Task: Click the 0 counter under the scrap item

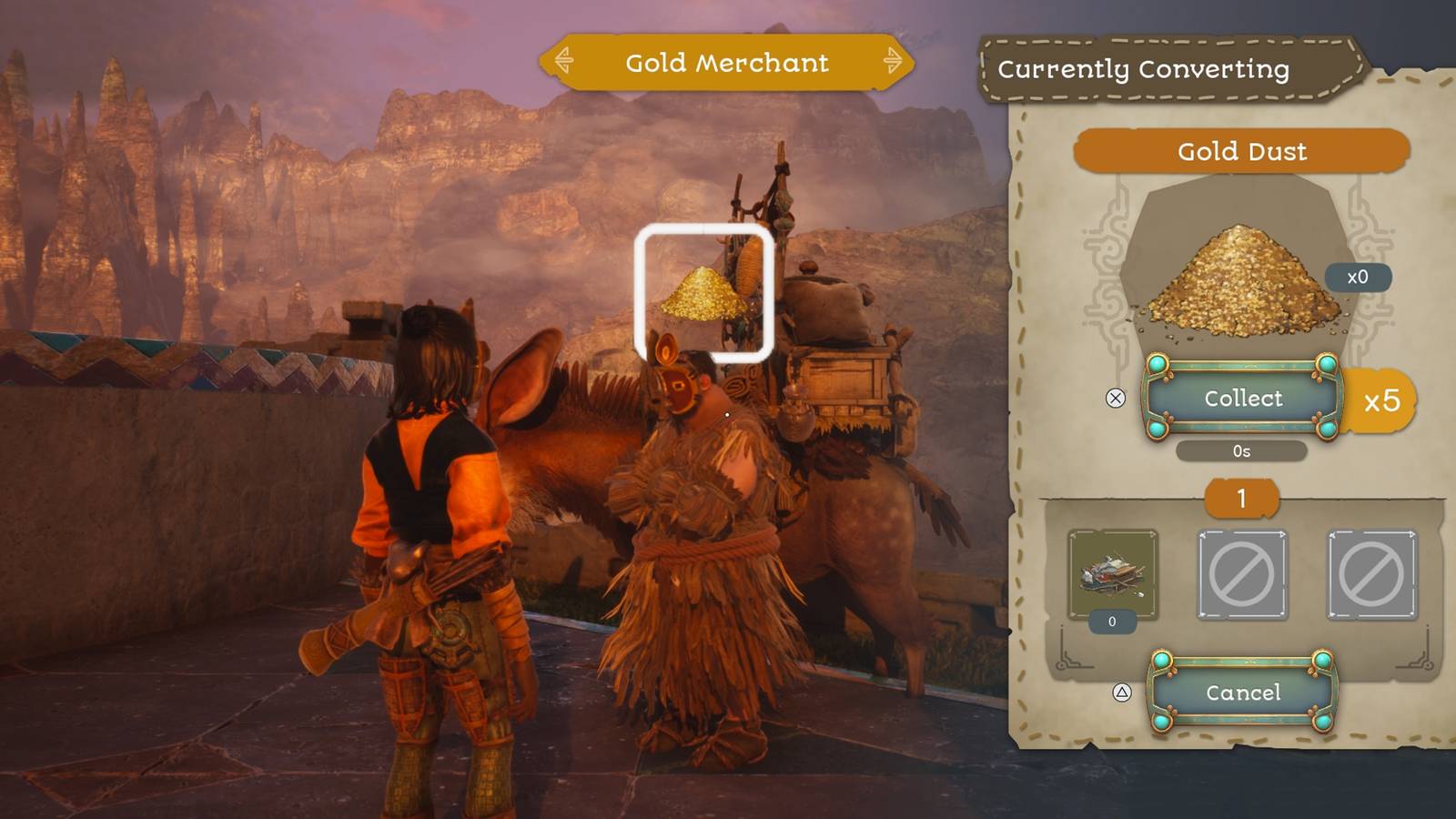Action: [1111, 622]
